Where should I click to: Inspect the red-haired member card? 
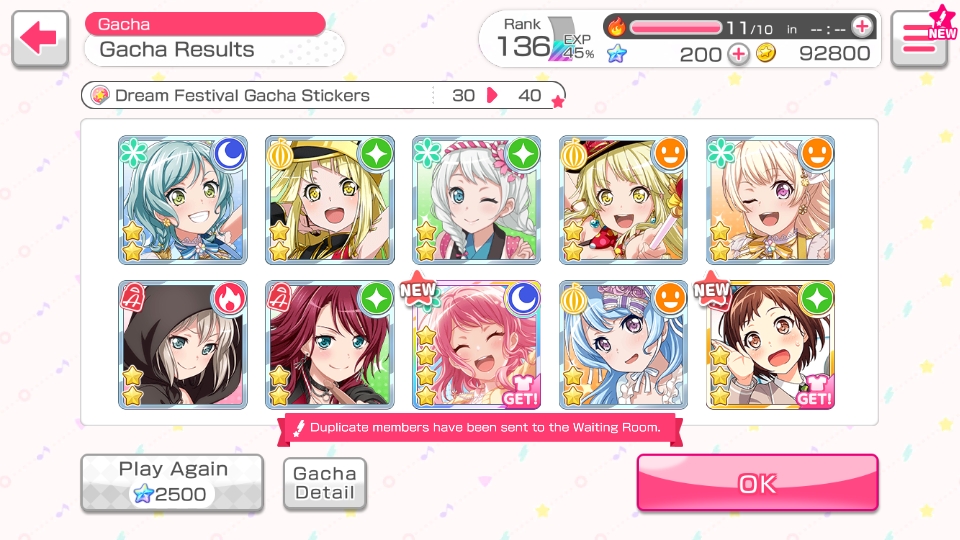tap(330, 345)
